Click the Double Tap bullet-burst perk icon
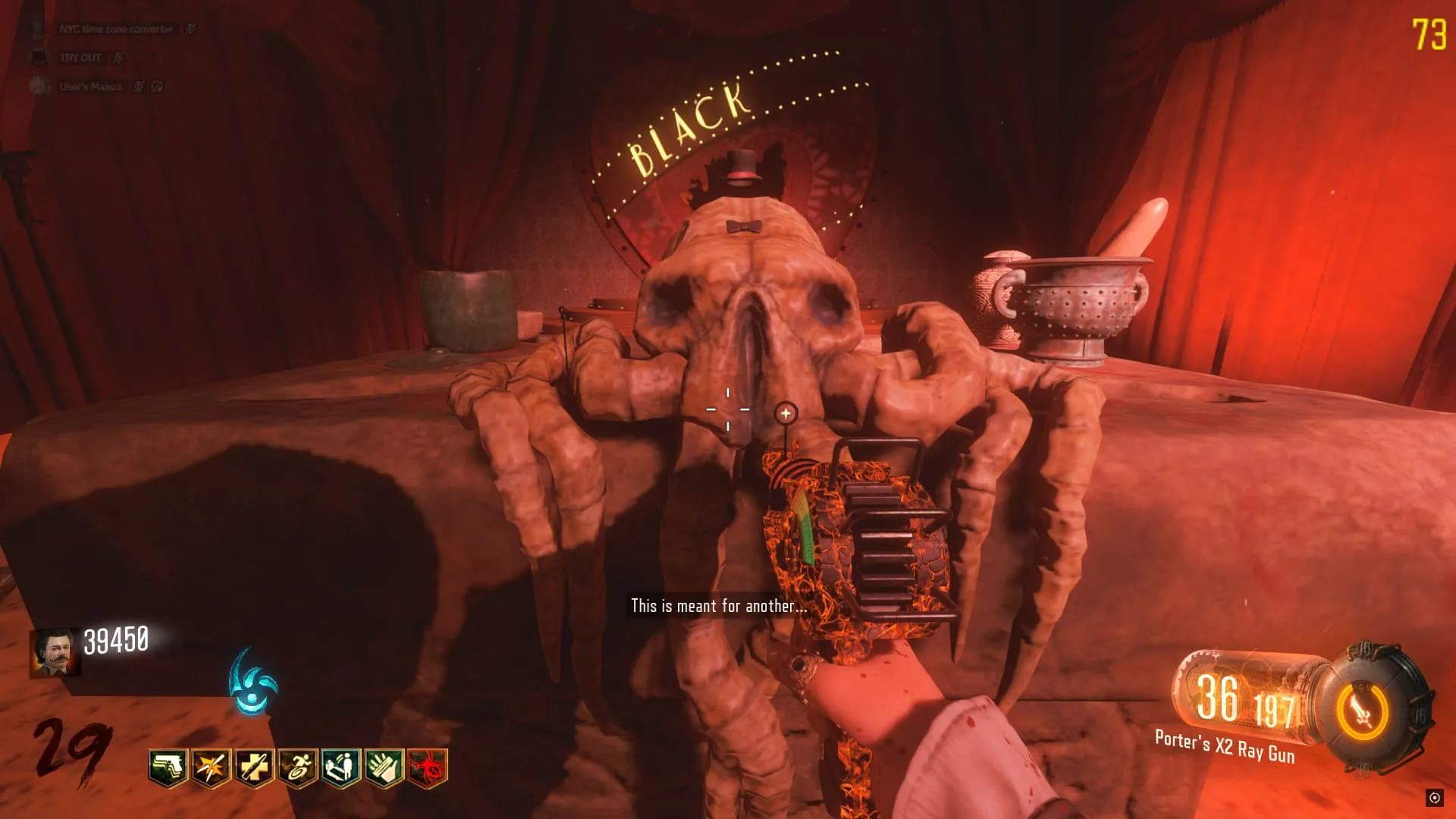The width and height of the screenshot is (1456, 819). 211,768
